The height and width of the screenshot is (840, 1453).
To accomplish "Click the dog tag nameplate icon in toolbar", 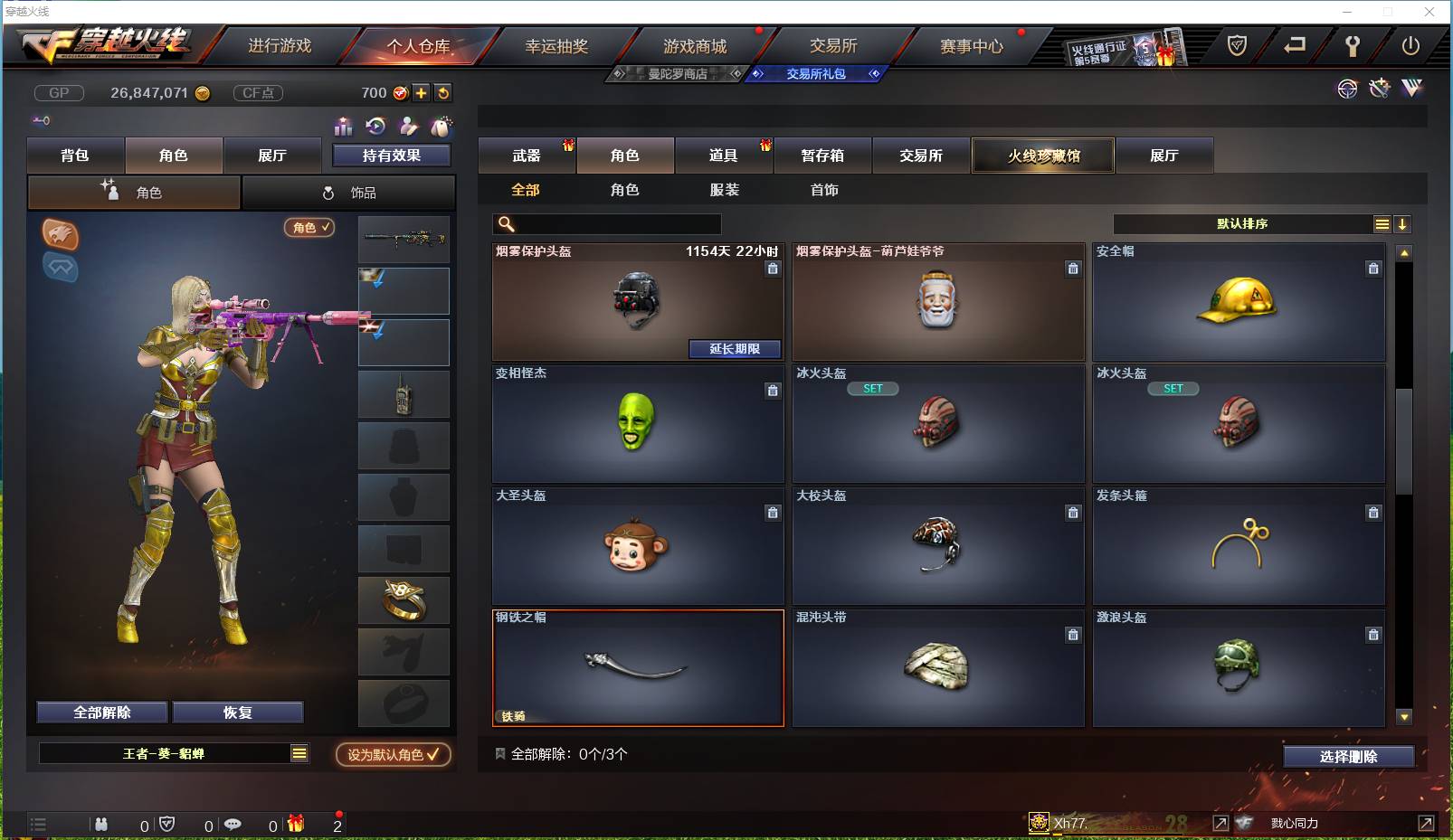I will coord(442,127).
